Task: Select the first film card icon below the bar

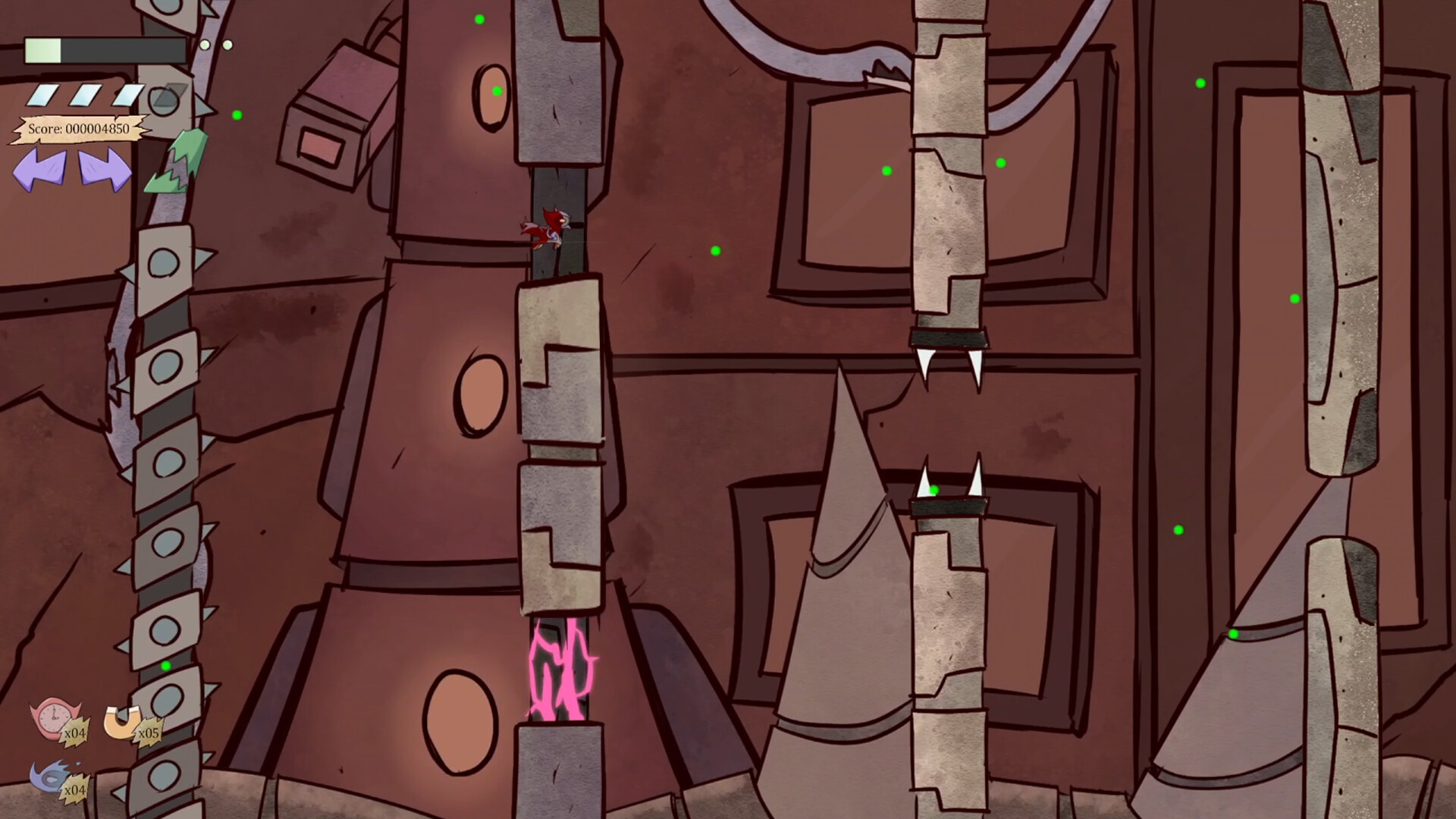Action: 45,96
